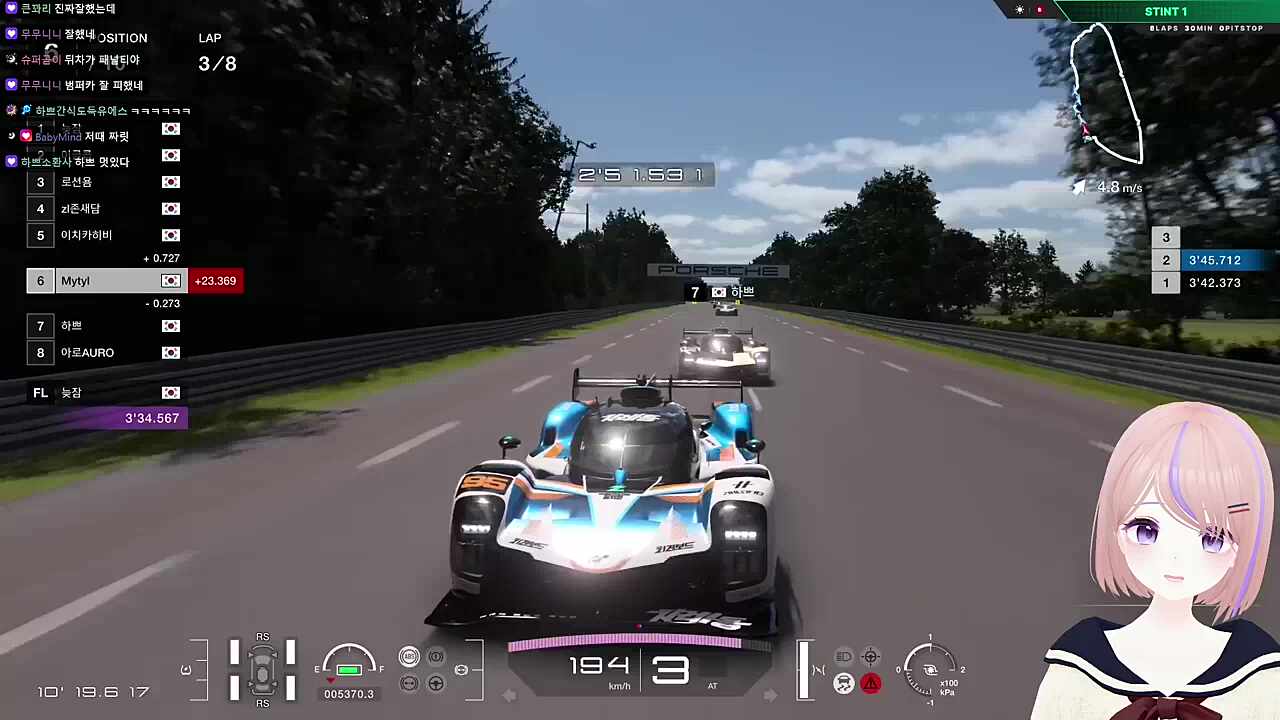
Task: Select the radar crosshair icon
Action: 871,657
